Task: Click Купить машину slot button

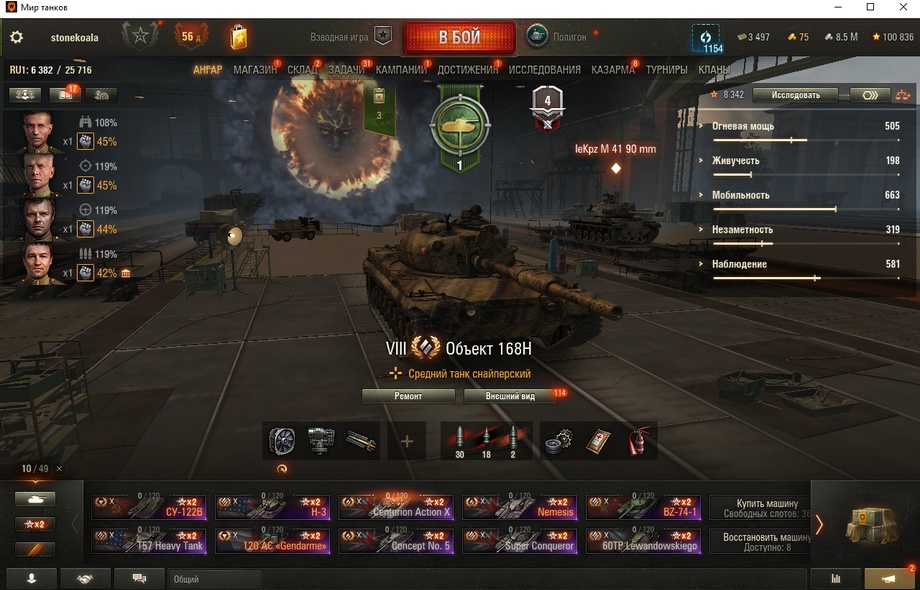Action: 767,508
